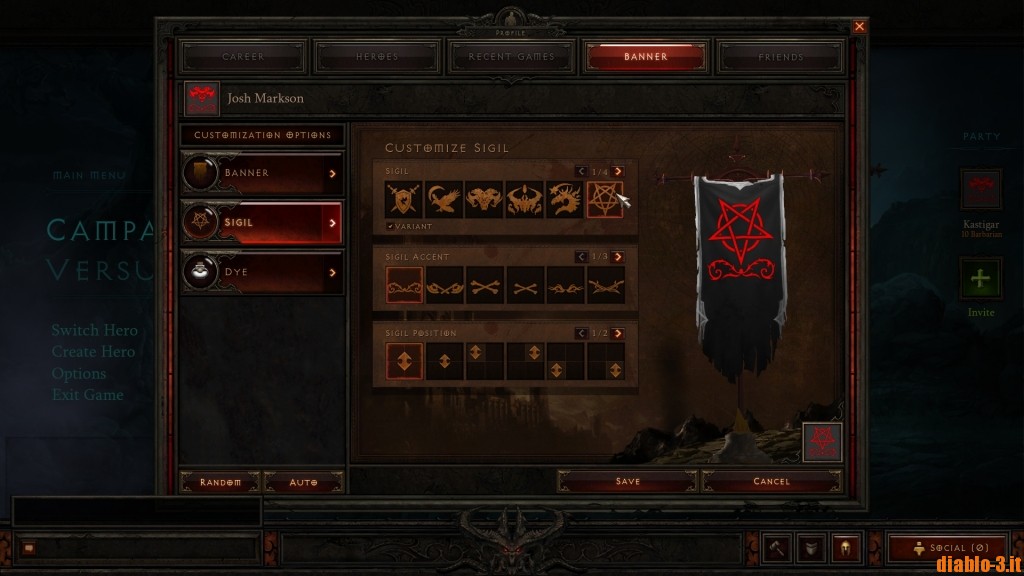Click the Auto button
The height and width of the screenshot is (576, 1024).
(303, 482)
